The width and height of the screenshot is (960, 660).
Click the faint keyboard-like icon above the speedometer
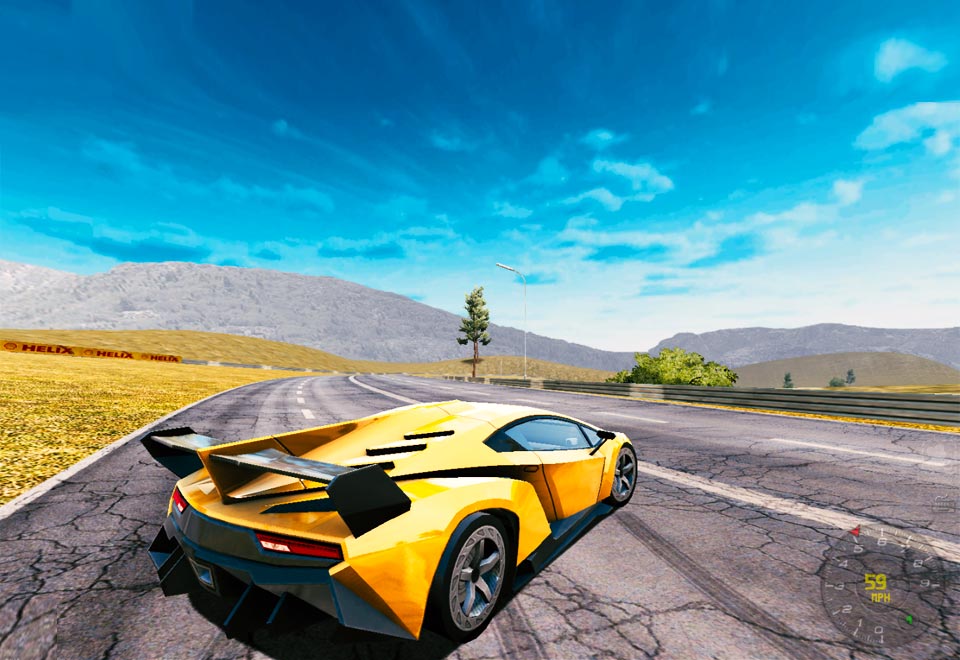click(x=944, y=503)
